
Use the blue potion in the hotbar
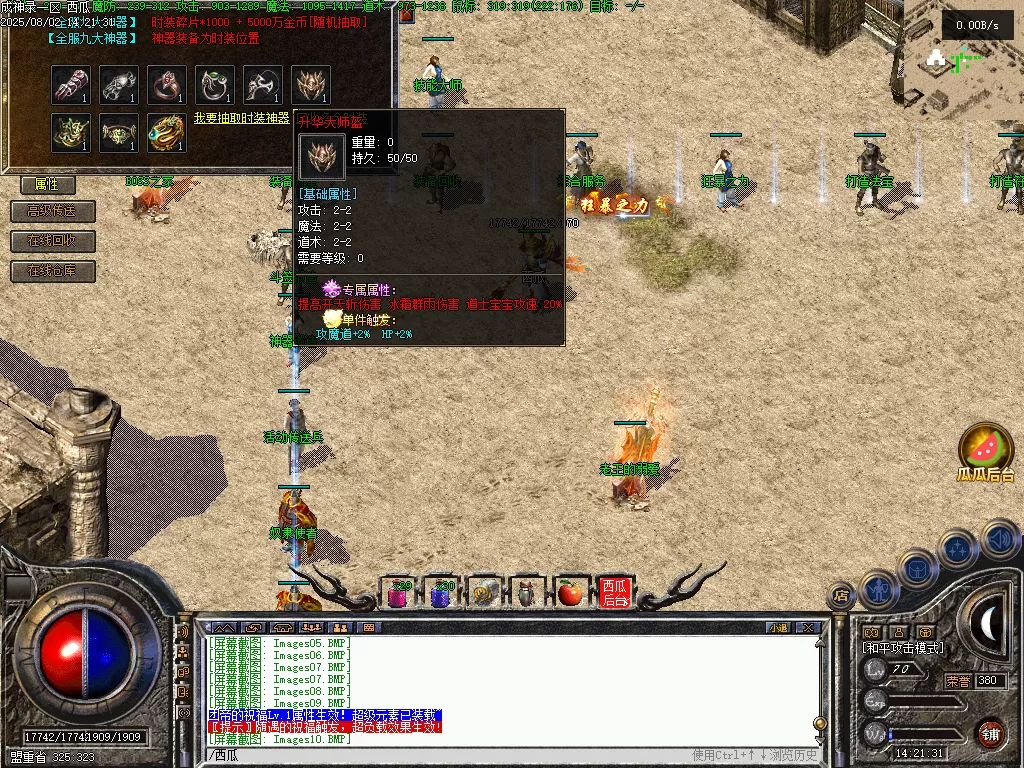click(x=441, y=594)
